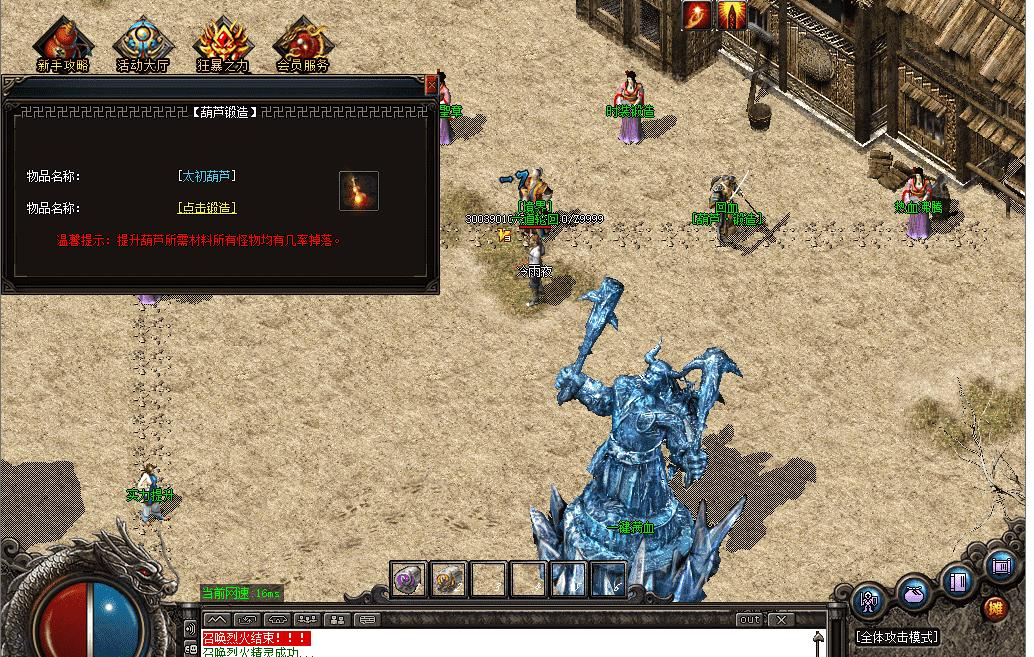Viewport: 1034px width, 657px height.
Task: Toggle the 全体攻击模式 attack mode label
Action: coord(897,637)
